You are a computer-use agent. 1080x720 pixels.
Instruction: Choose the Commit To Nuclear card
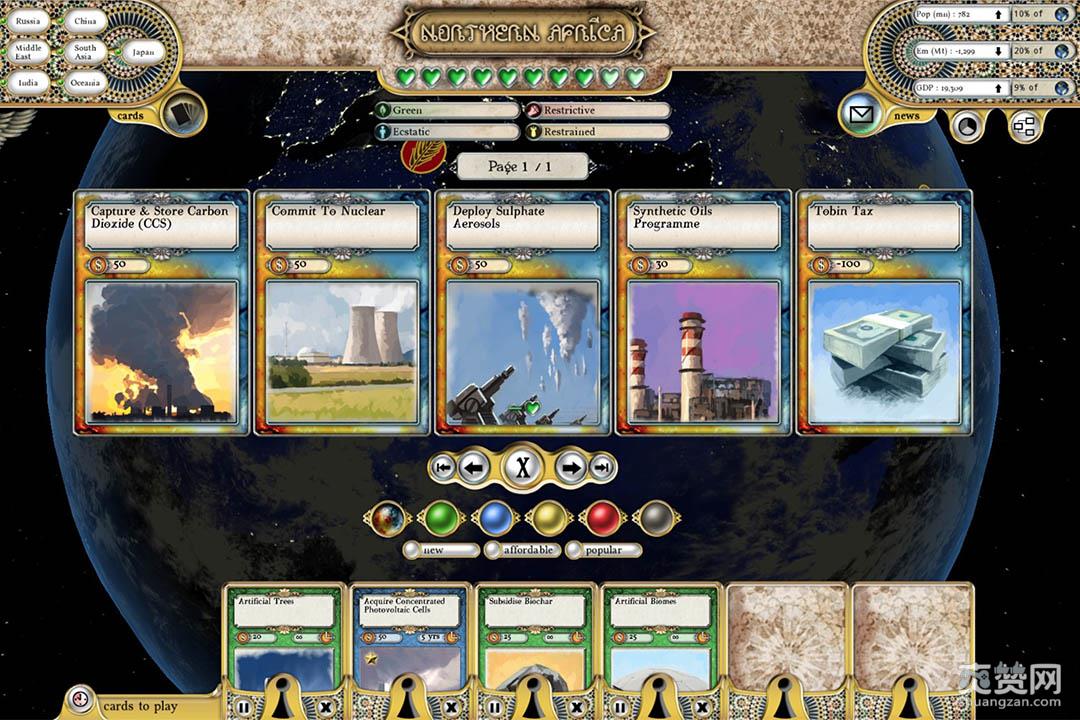point(342,312)
